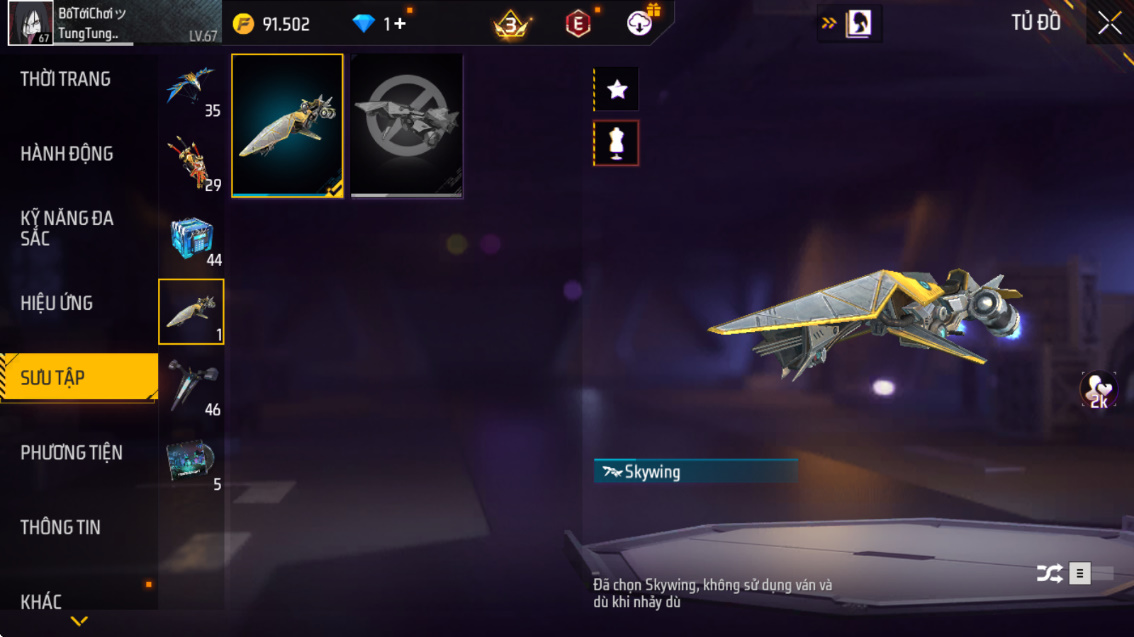
Task: Click the mannequin outfit icon
Action: (x=617, y=144)
